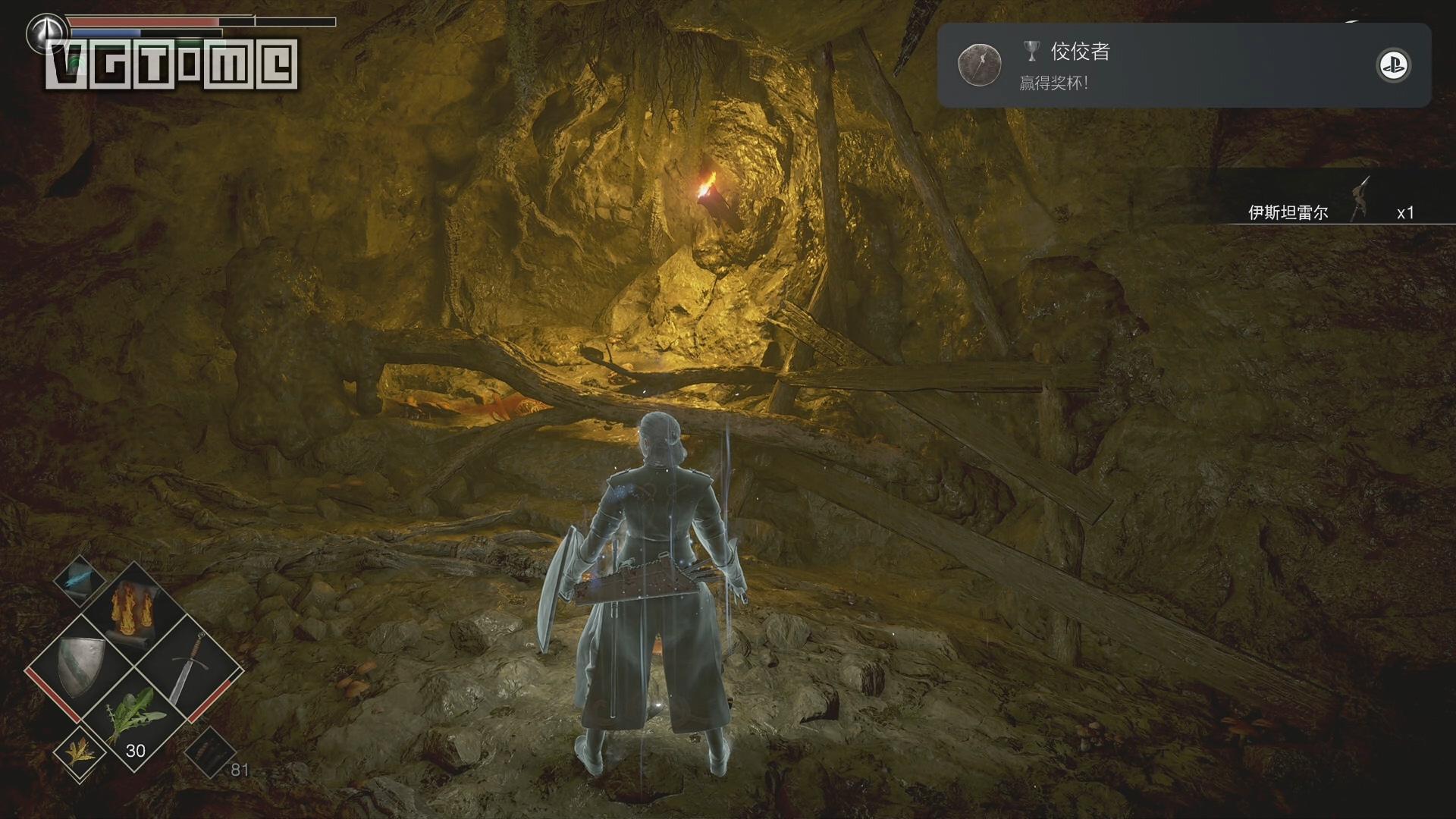The width and height of the screenshot is (1456, 819).
Task: Choose the small blue spell slot
Action: coord(80,580)
